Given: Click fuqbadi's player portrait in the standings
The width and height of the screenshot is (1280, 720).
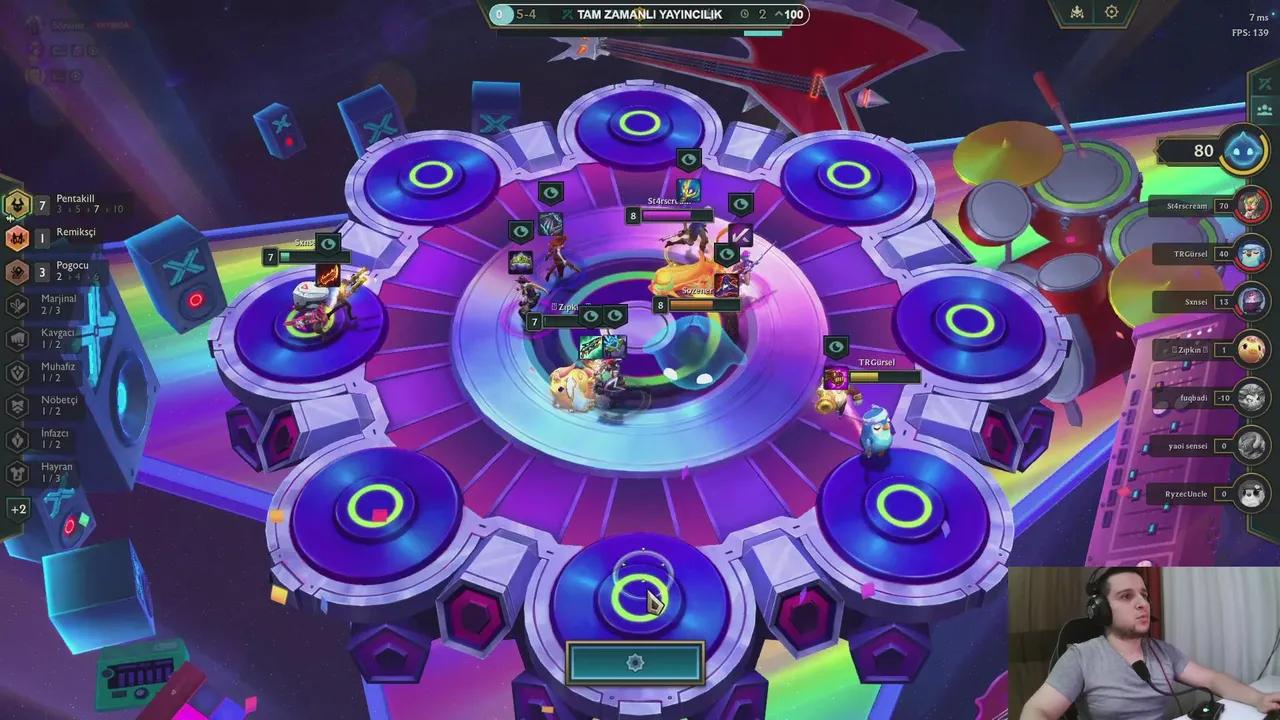Looking at the screenshot, I should (1251, 397).
